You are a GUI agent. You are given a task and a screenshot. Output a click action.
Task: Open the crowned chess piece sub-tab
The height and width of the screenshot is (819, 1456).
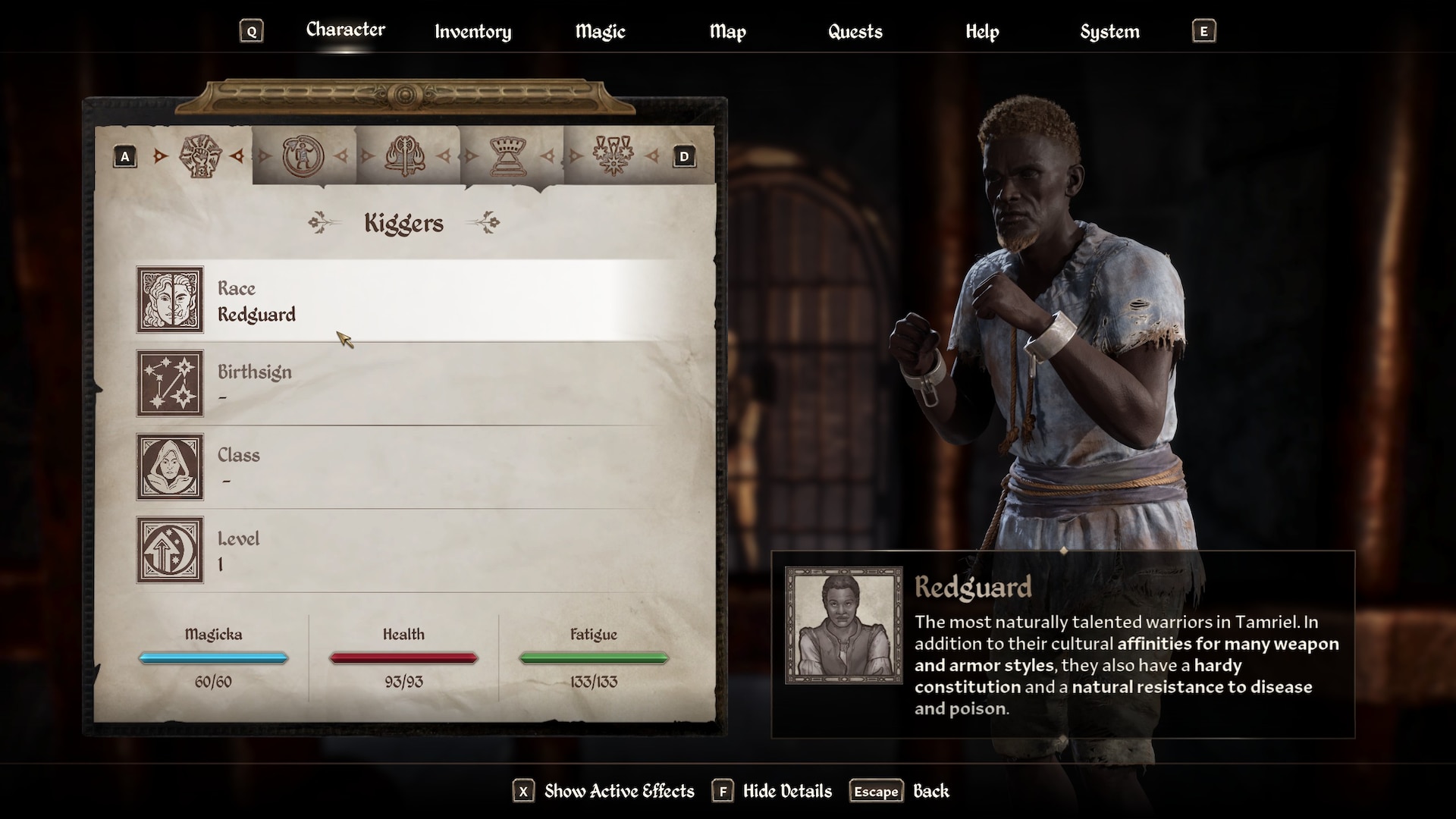click(510, 156)
